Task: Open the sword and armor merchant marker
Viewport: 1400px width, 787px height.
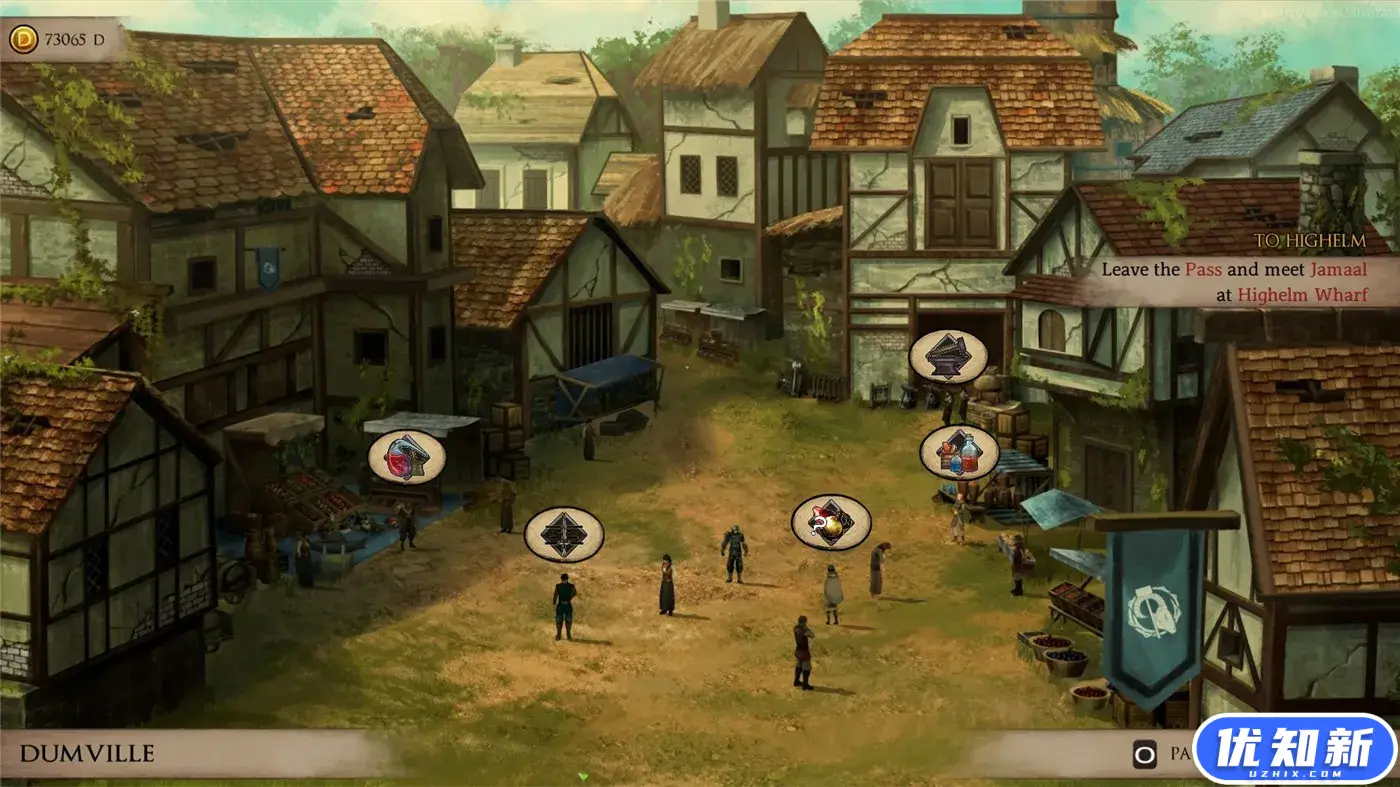Action: [x=564, y=534]
